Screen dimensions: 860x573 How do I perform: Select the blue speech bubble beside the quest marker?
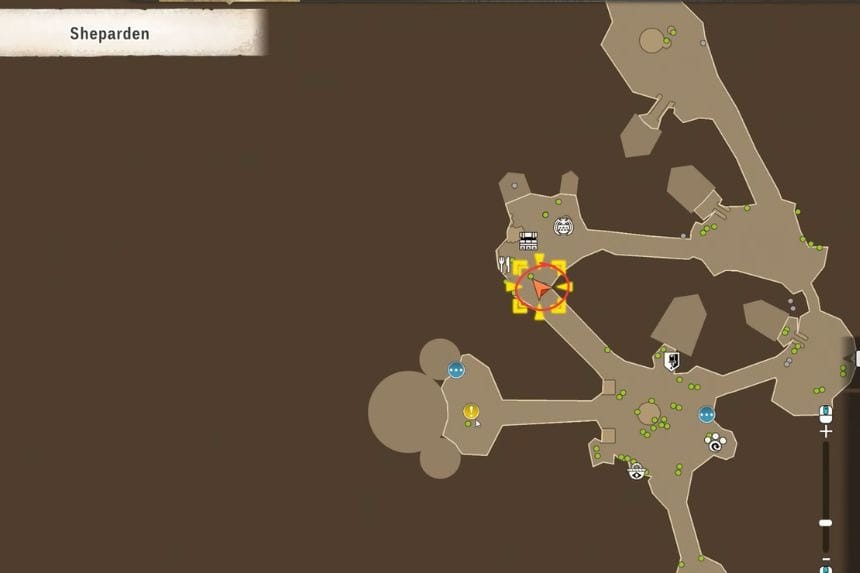tap(456, 370)
